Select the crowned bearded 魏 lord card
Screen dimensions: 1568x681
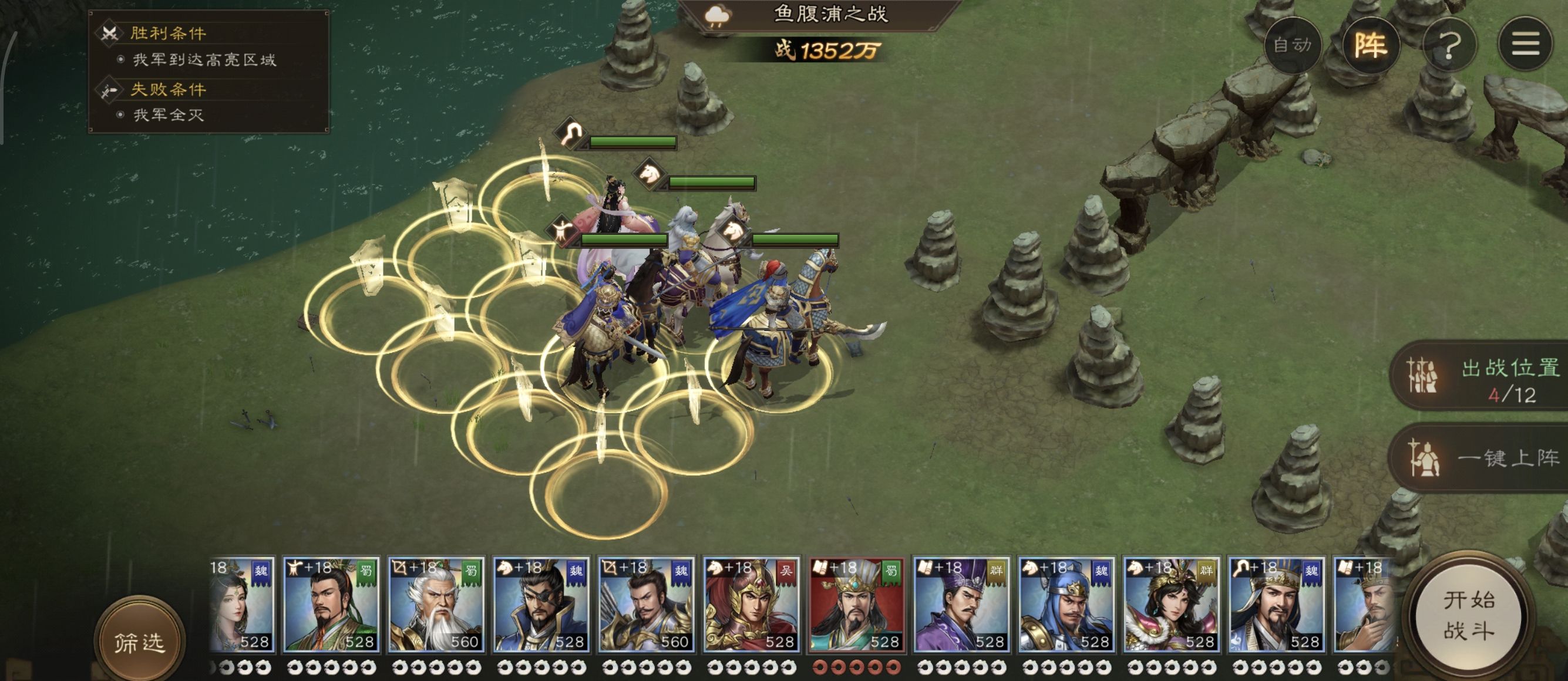point(1277,604)
